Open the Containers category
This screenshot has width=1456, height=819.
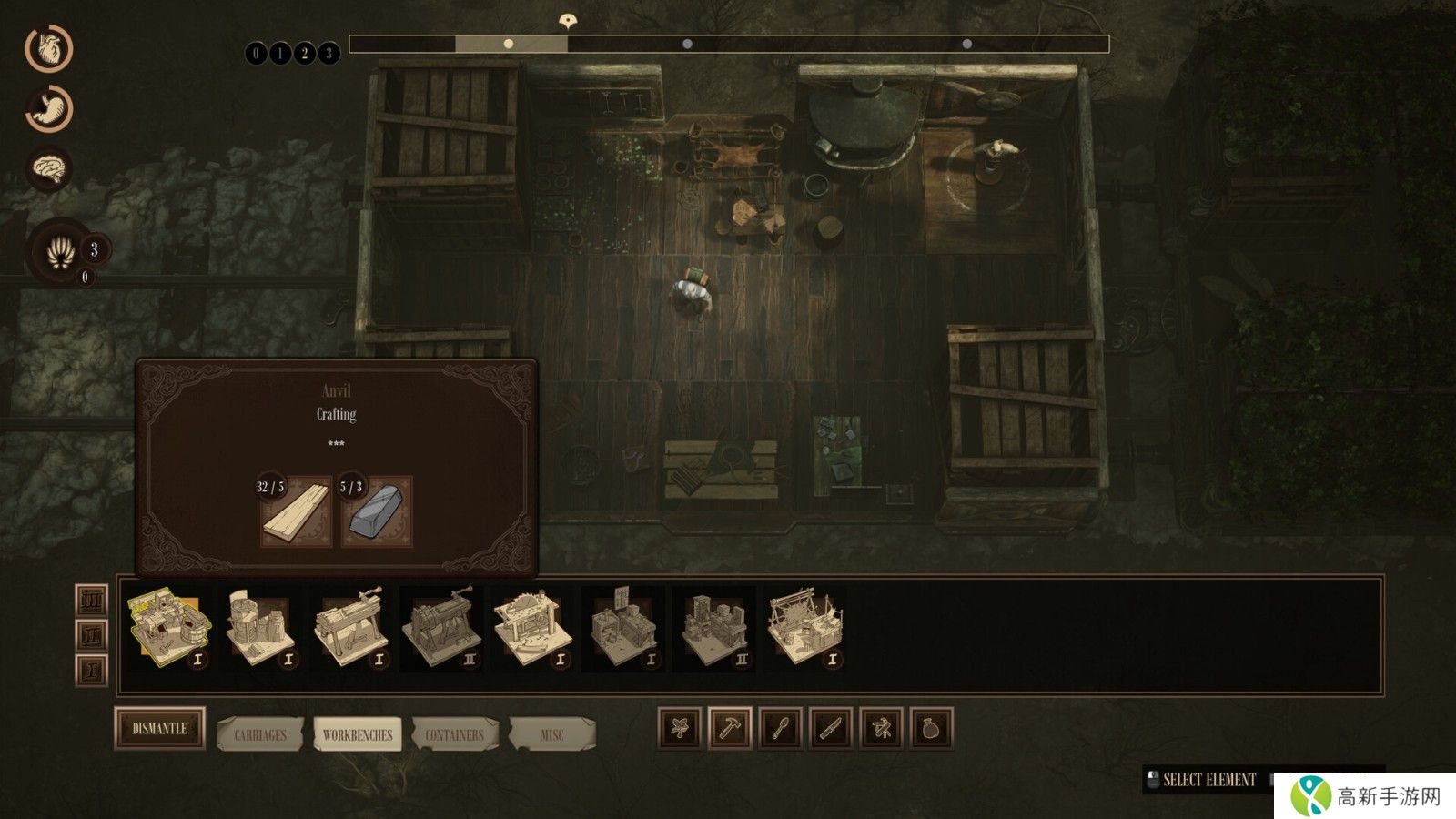point(455,734)
